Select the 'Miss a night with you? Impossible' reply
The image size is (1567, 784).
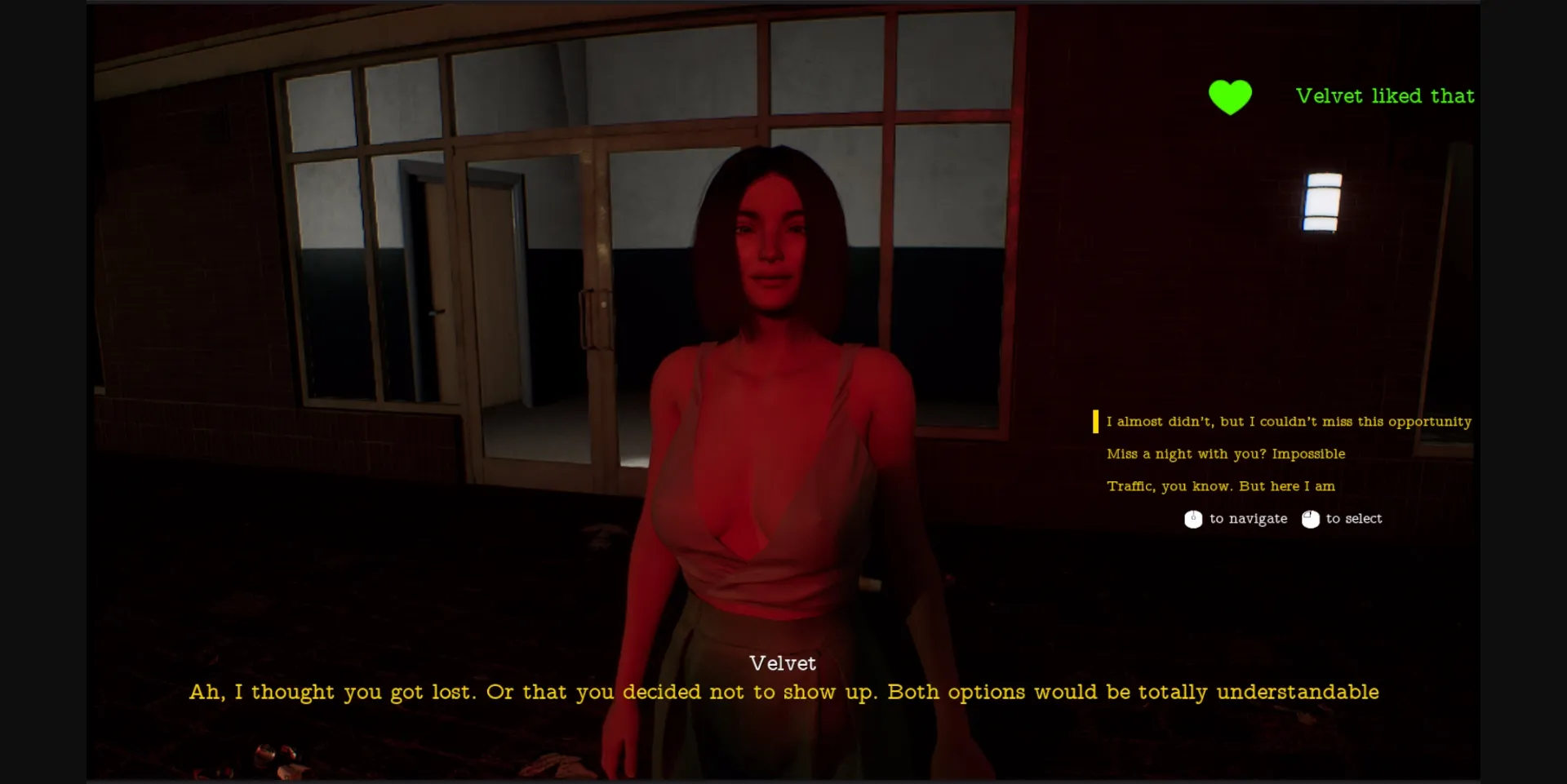[1225, 454]
